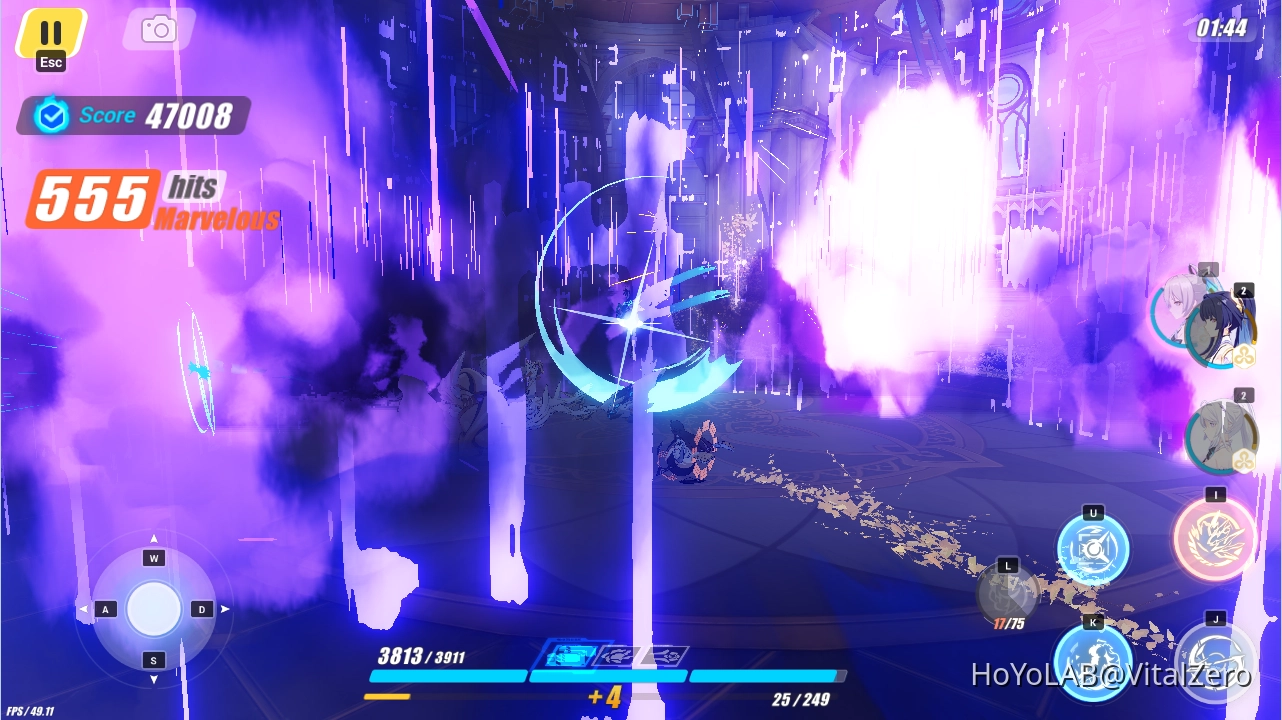Trigger the orange I evade skill
Image resolution: width=1282 pixels, height=720 pixels.
1214,538
